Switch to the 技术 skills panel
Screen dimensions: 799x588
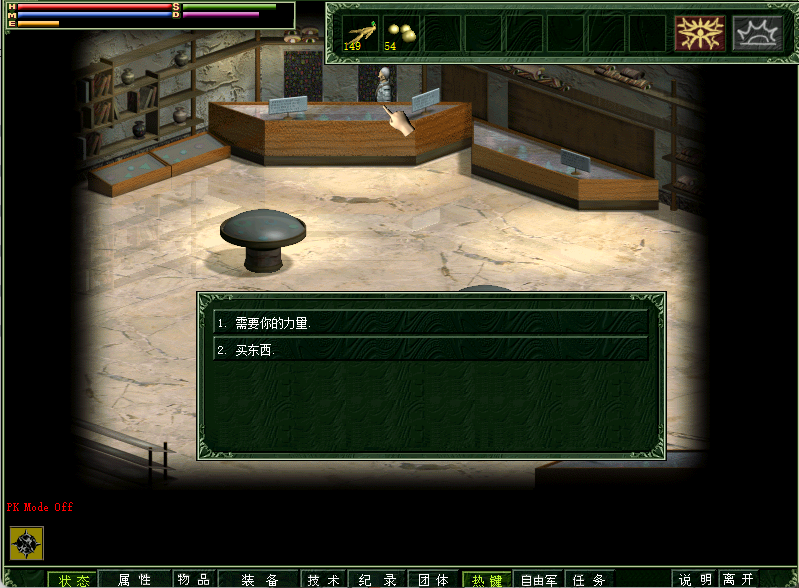point(324,580)
